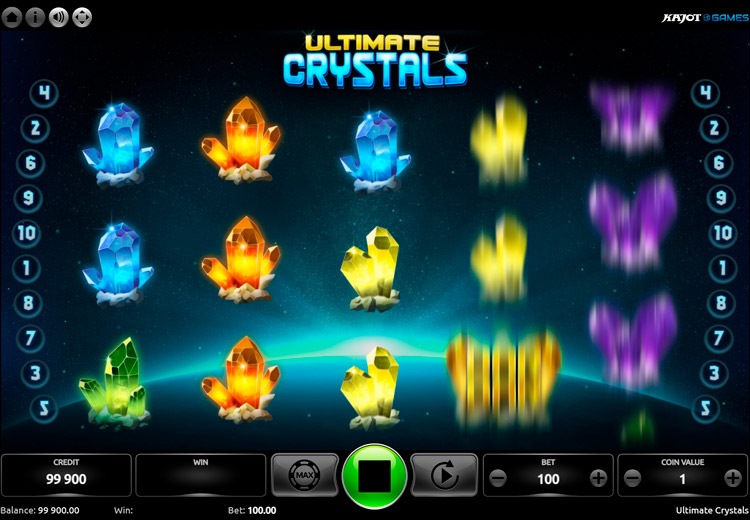Lower the Coin Value
This screenshot has width=750, height=520.
point(632,479)
